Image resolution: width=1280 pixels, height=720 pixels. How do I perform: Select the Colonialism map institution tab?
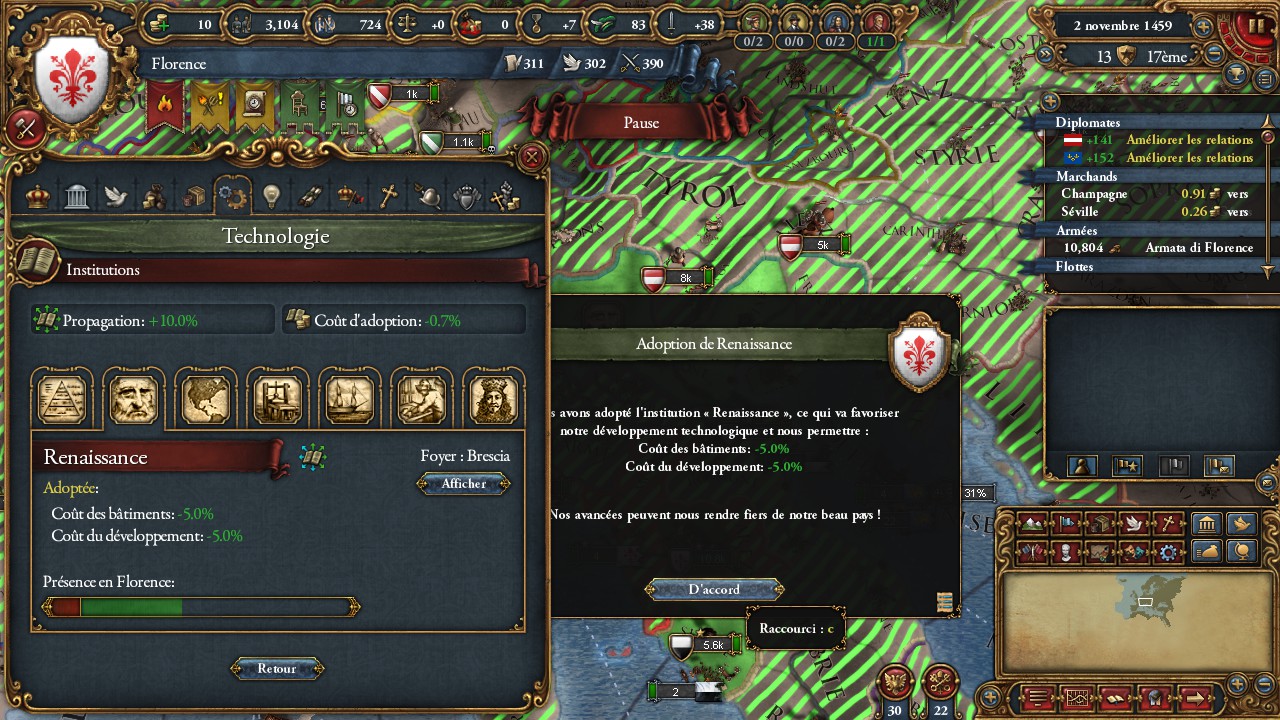coord(206,398)
